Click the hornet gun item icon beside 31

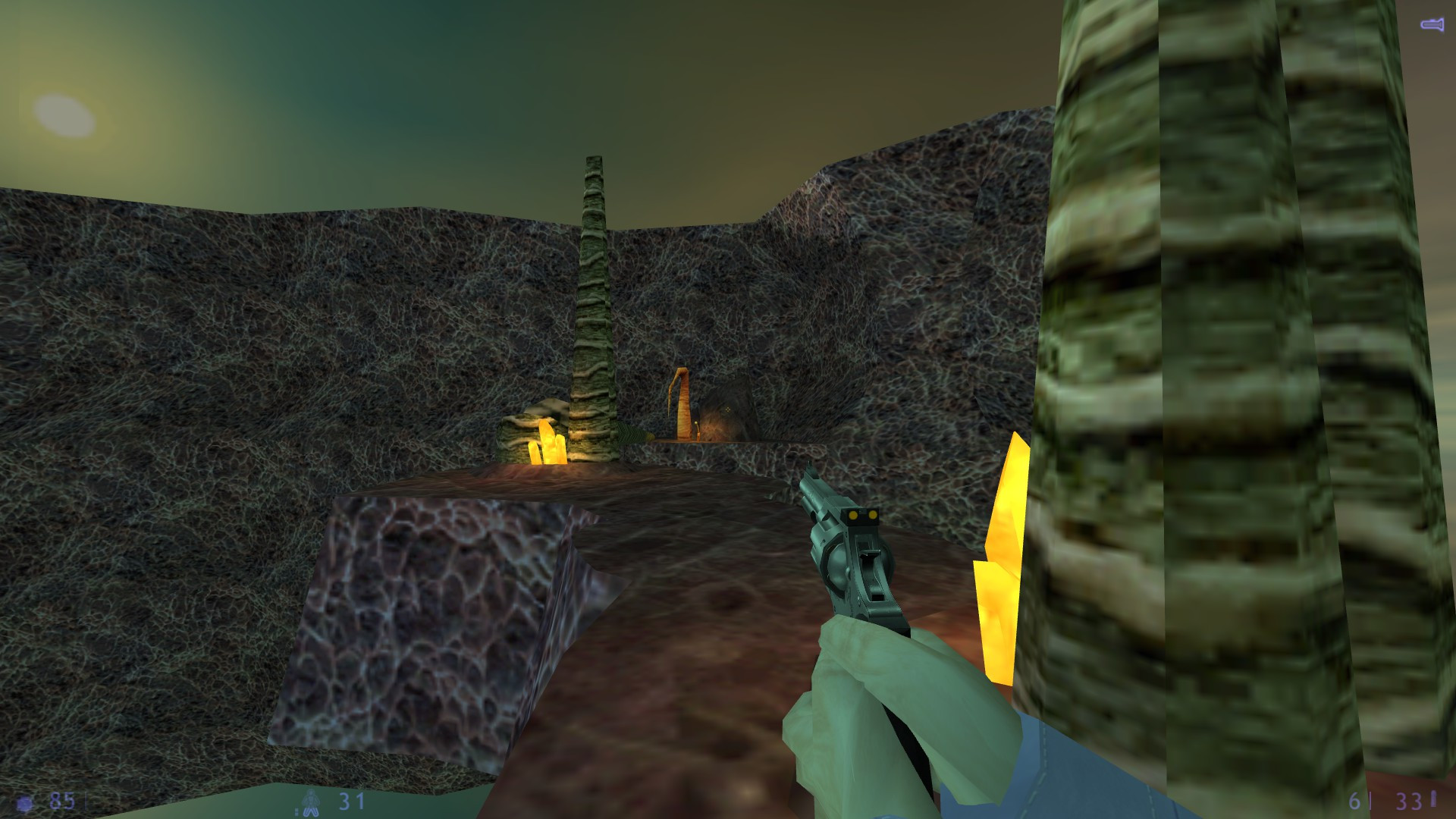click(311, 802)
